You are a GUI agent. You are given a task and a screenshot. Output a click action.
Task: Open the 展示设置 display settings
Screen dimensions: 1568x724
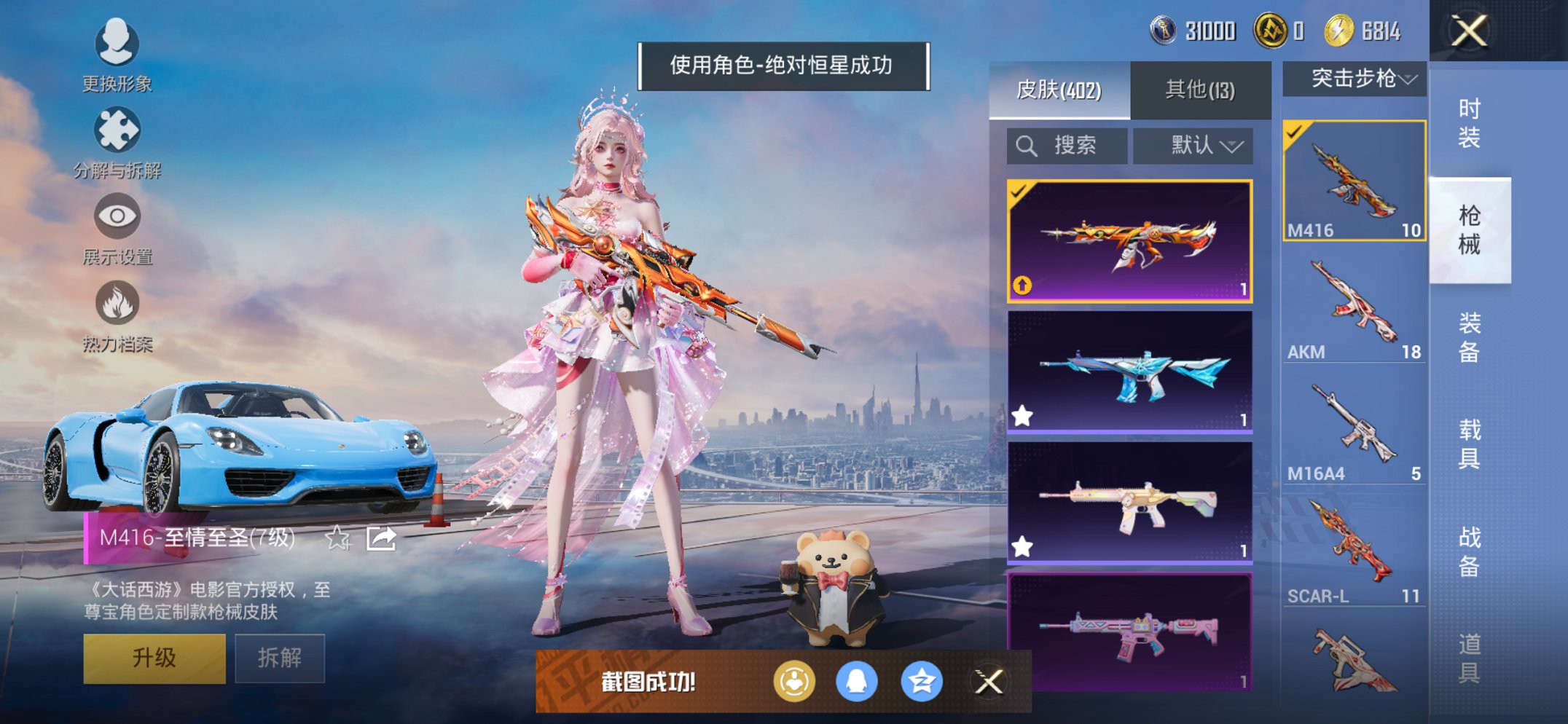tap(117, 215)
